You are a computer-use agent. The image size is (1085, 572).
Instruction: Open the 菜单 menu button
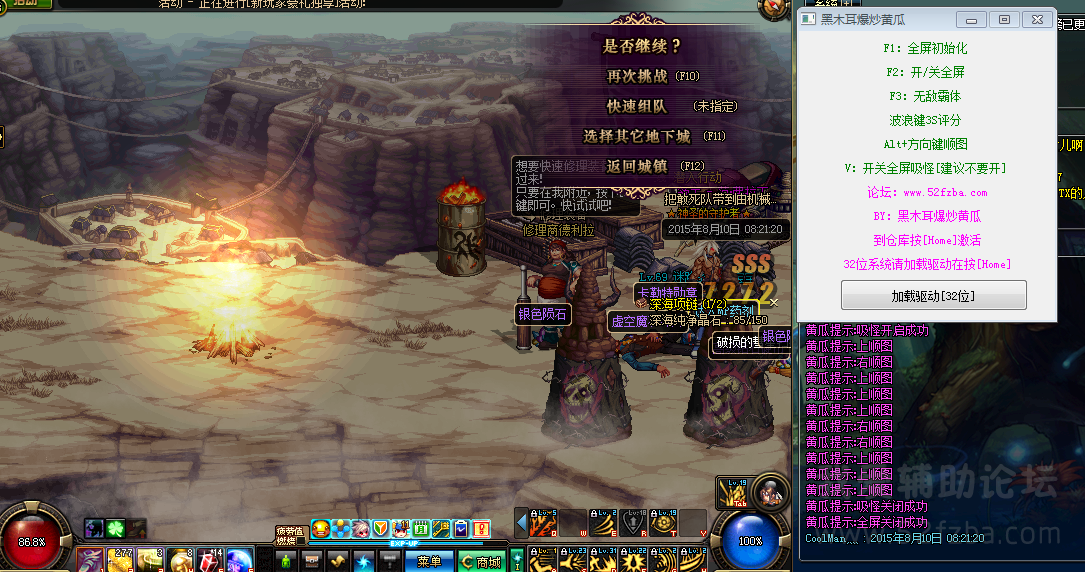429,561
